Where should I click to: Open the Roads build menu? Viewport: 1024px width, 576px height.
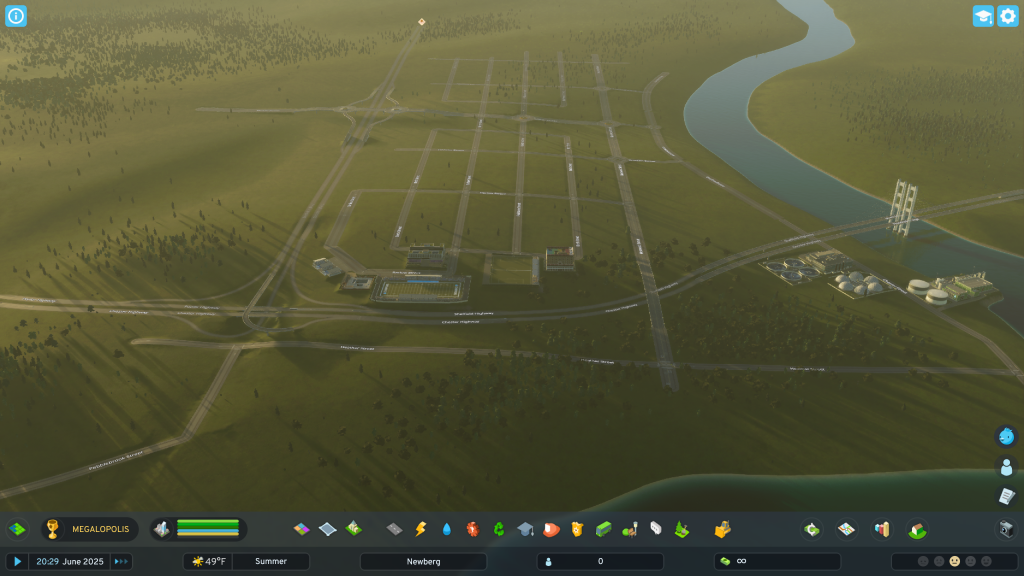394,529
